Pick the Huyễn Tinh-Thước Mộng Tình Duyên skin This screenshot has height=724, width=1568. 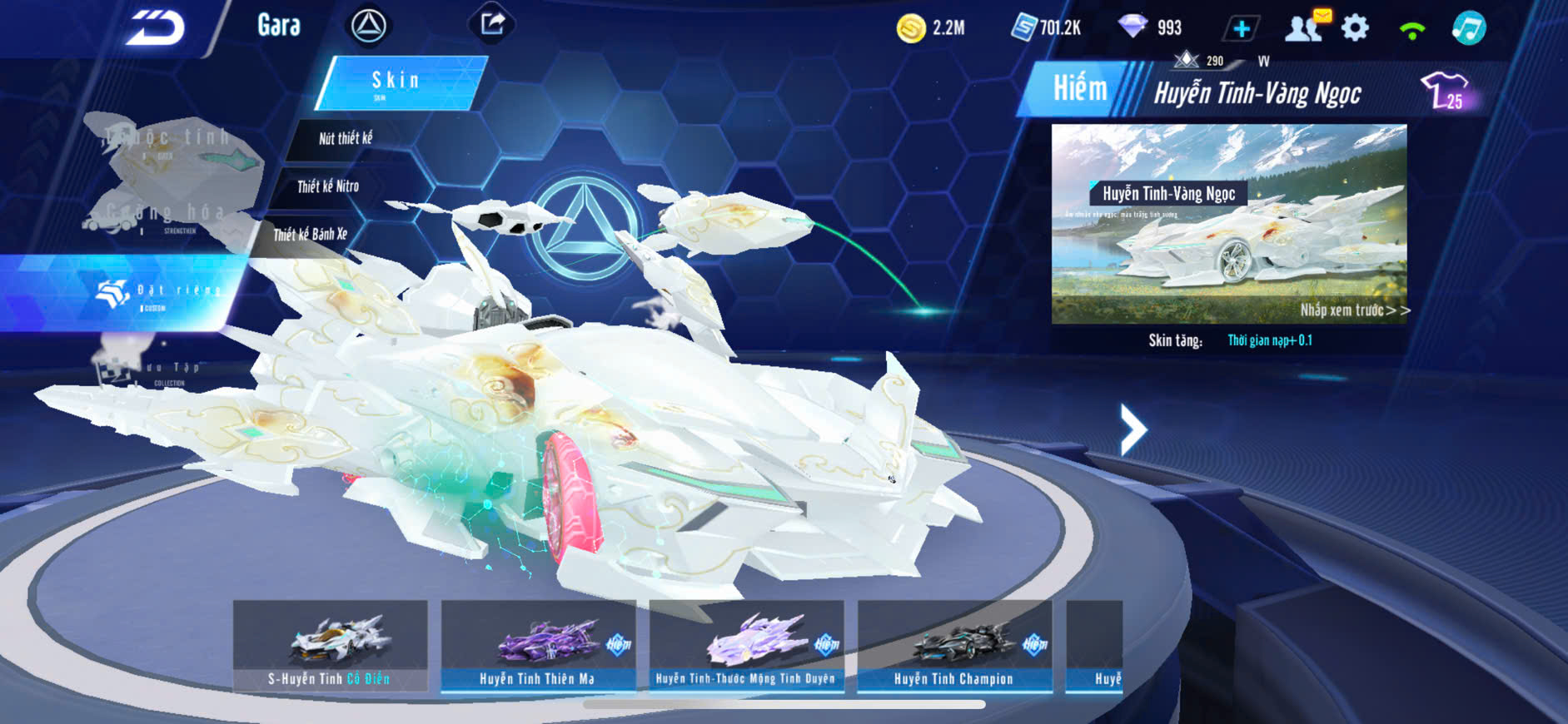coord(746,646)
